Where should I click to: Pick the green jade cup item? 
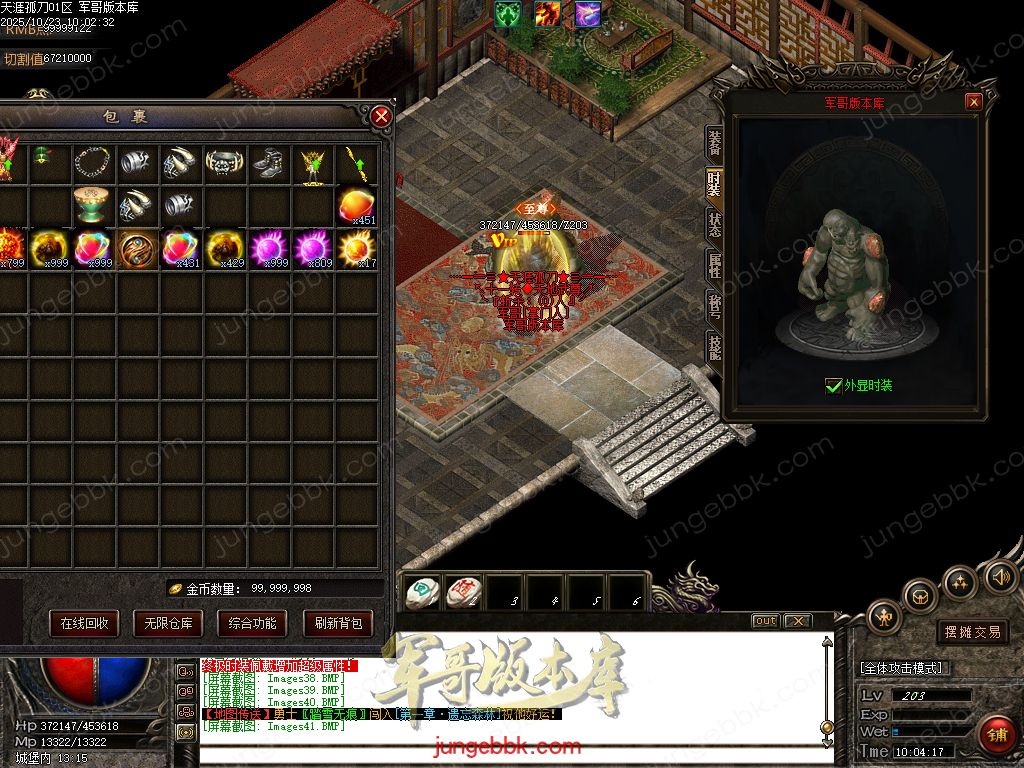pyautogui.click(x=94, y=205)
